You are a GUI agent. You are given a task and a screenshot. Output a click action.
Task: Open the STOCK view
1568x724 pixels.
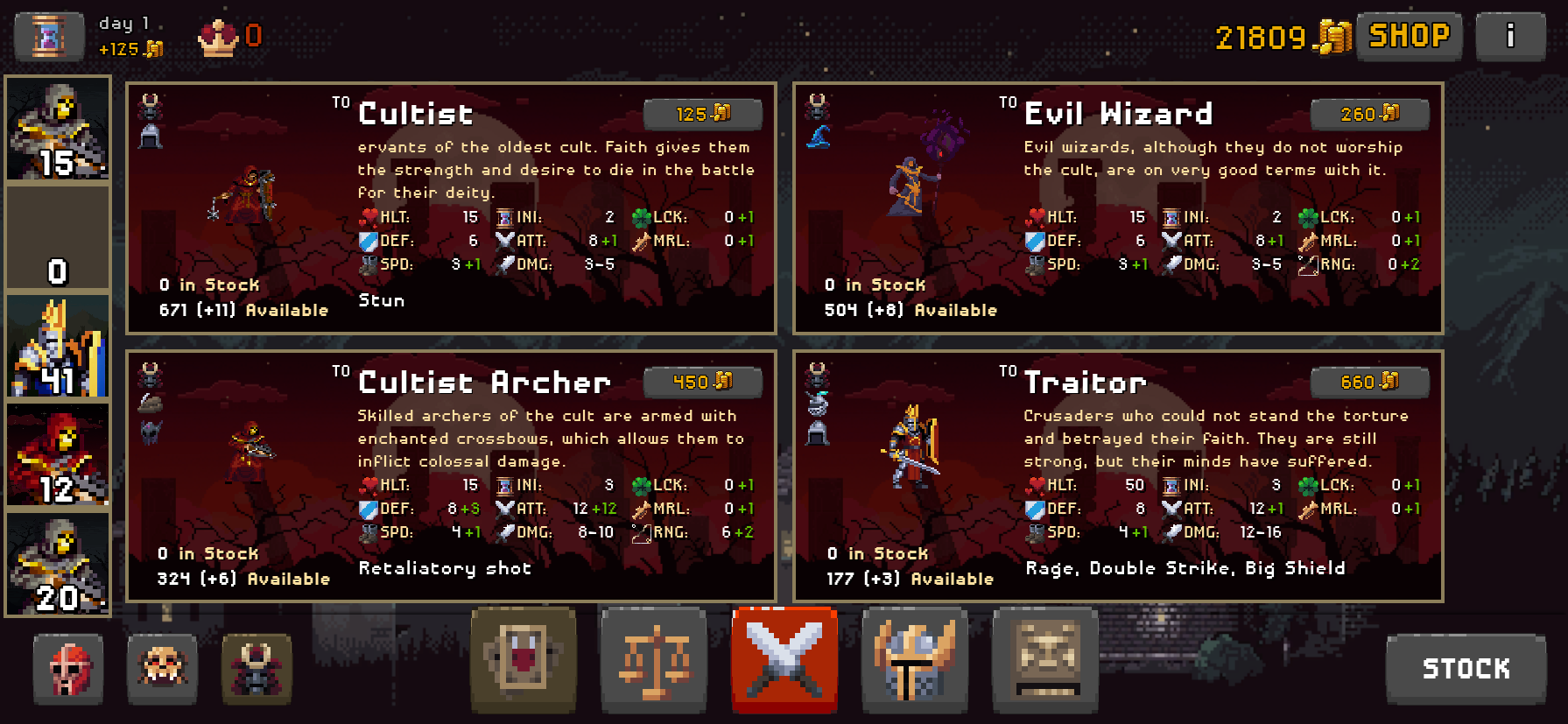pyautogui.click(x=1466, y=669)
